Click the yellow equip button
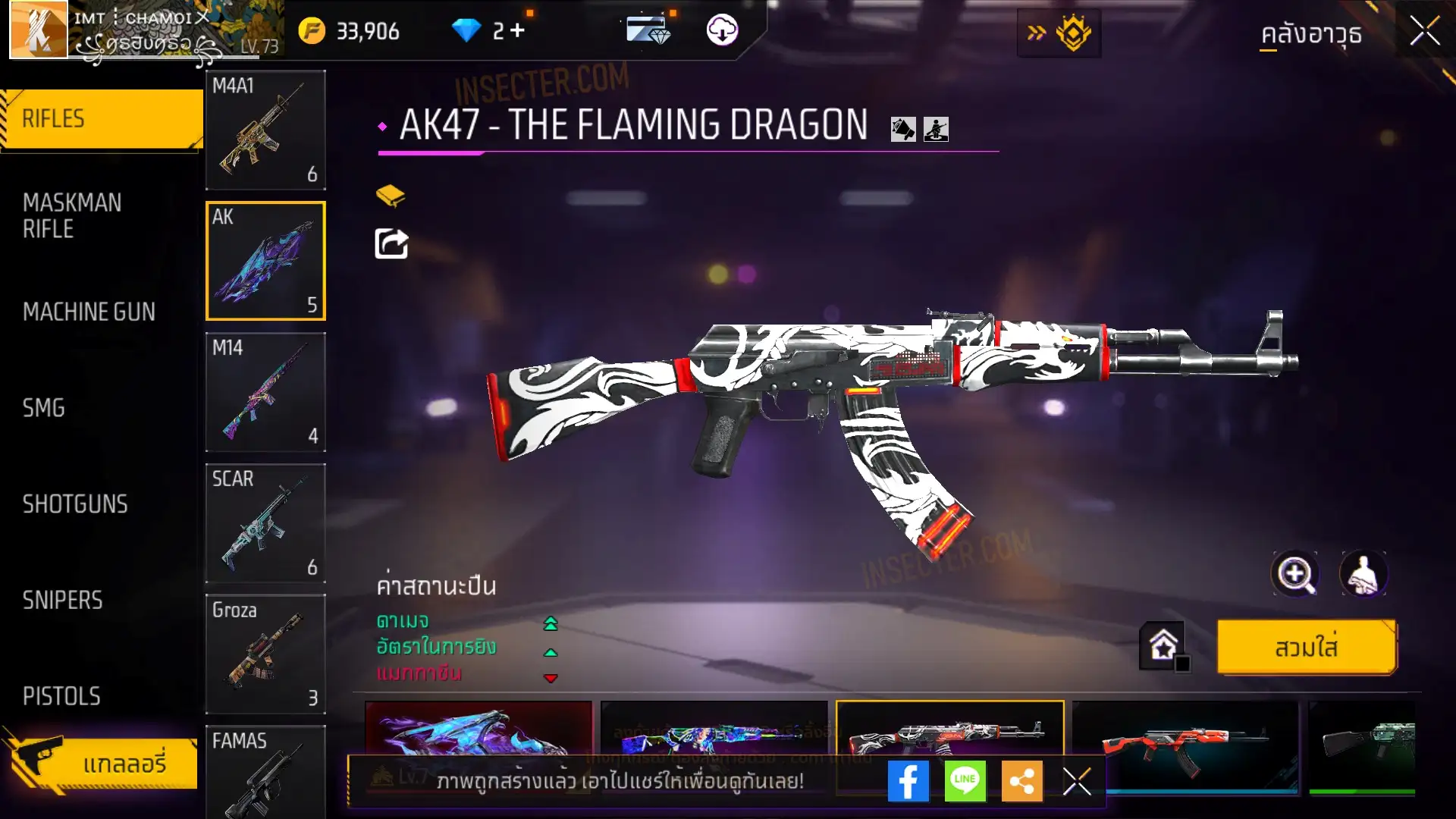The width and height of the screenshot is (1456, 819). tap(1306, 648)
